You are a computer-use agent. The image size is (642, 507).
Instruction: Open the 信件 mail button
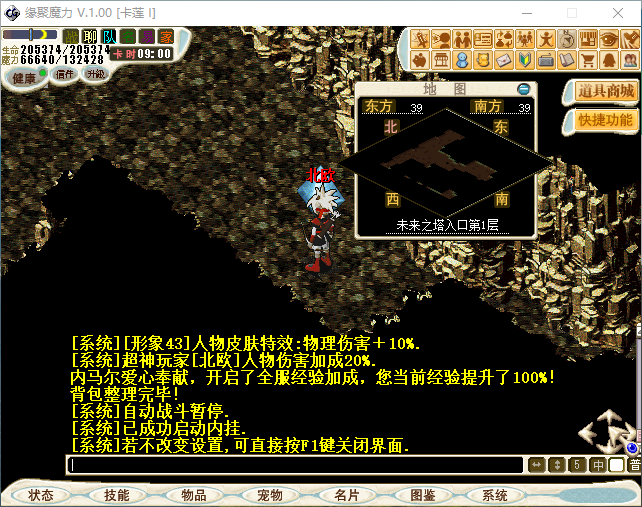(x=65, y=74)
